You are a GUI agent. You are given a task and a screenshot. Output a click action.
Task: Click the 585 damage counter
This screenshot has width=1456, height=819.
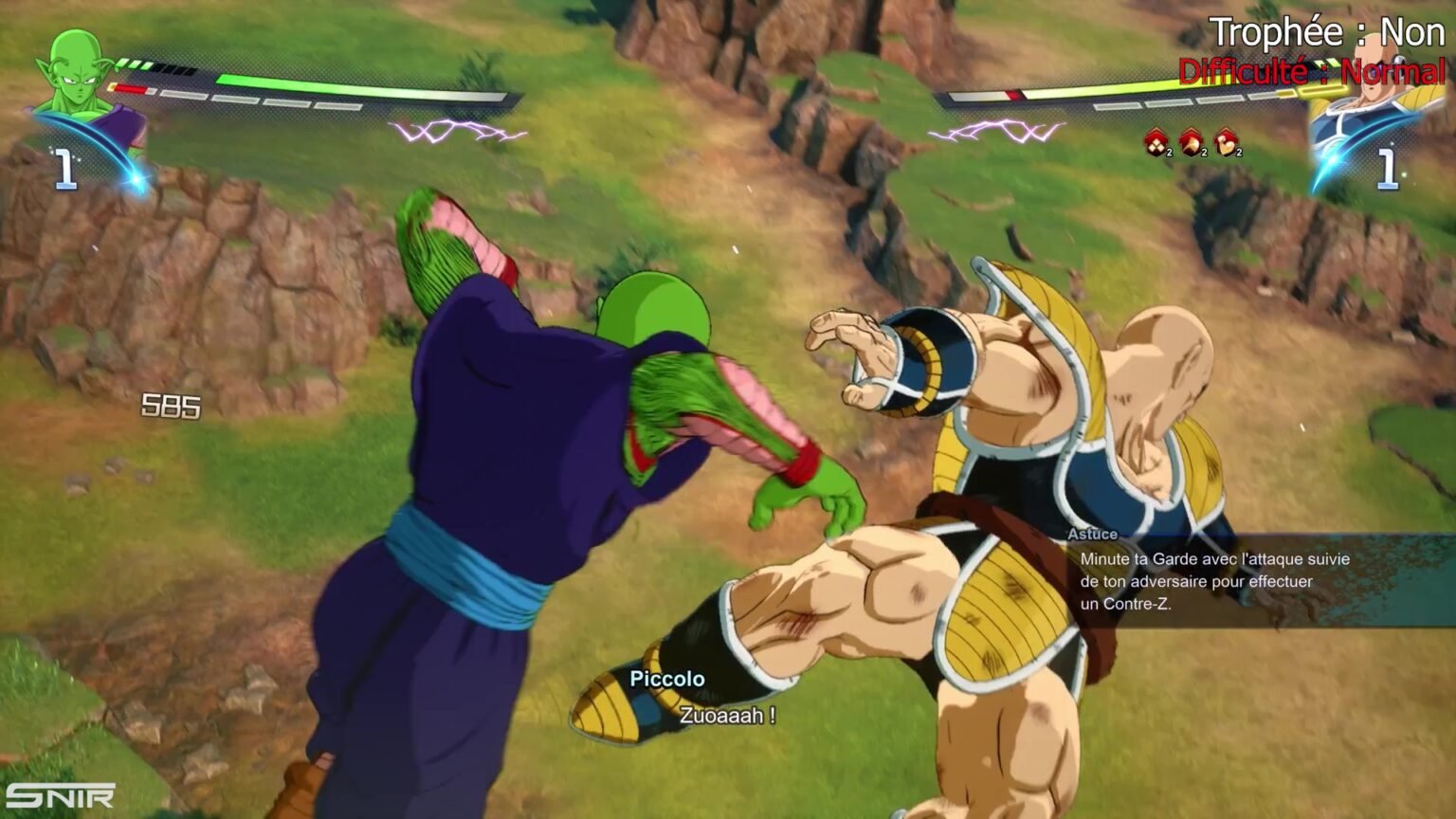click(x=169, y=406)
